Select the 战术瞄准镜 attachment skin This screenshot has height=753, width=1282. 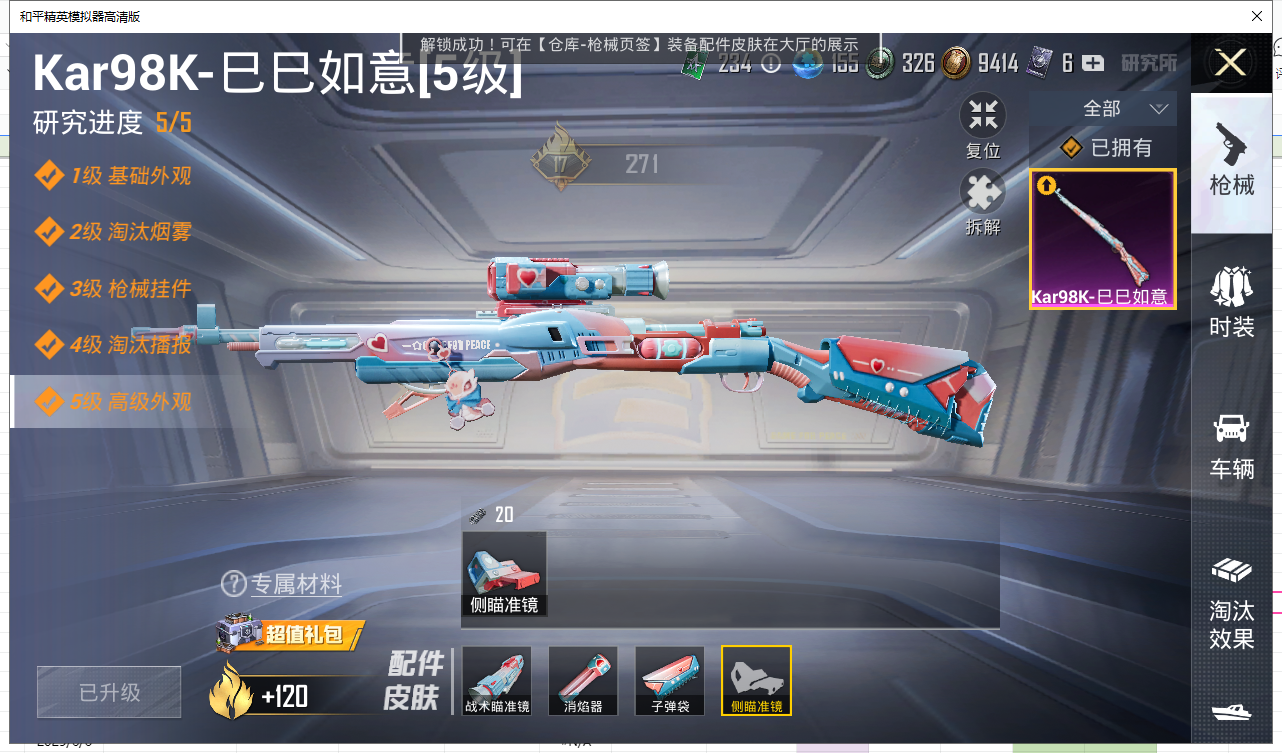click(497, 681)
